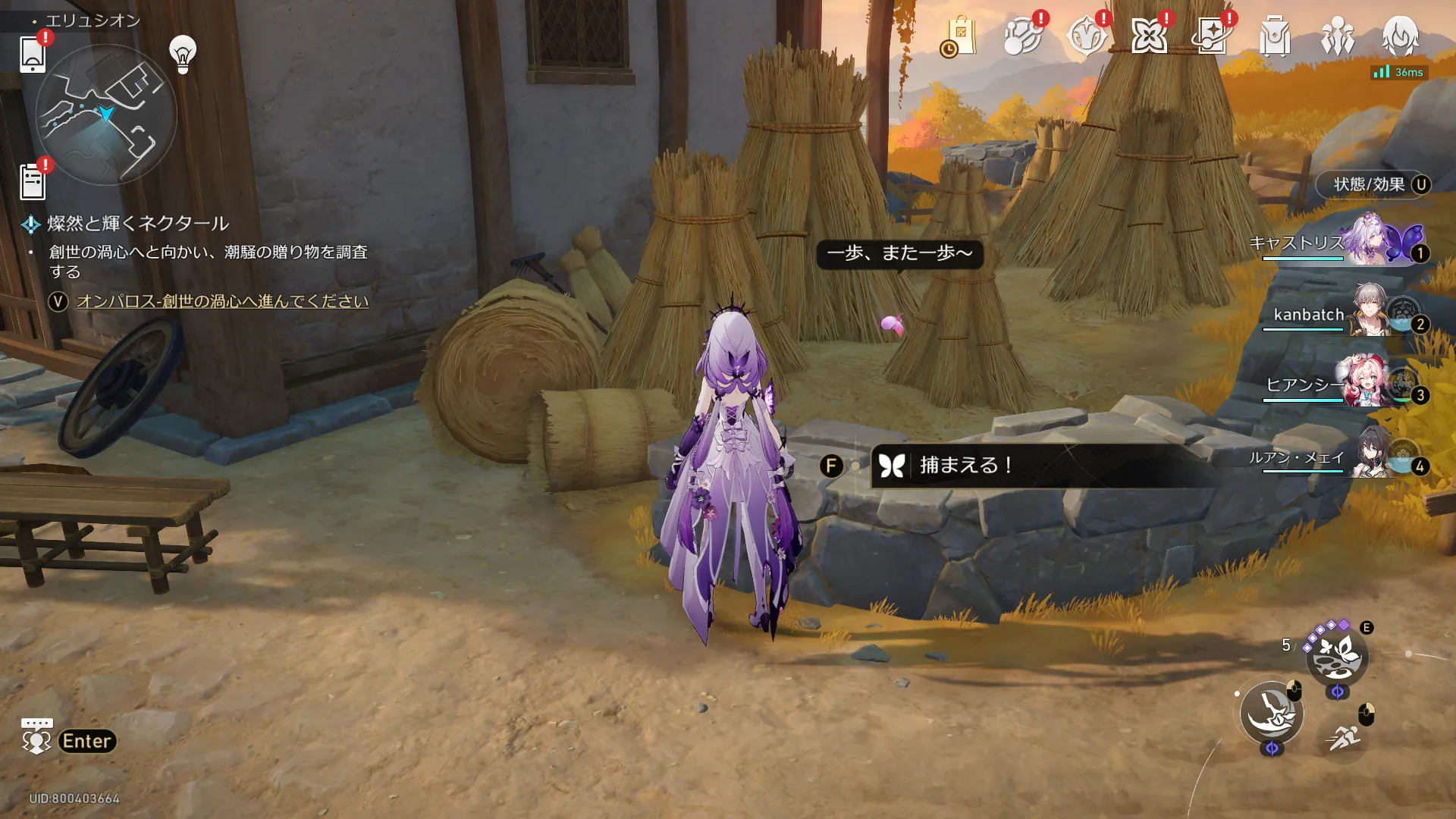Open the 状態/効果 status panel

[x=1373, y=184]
